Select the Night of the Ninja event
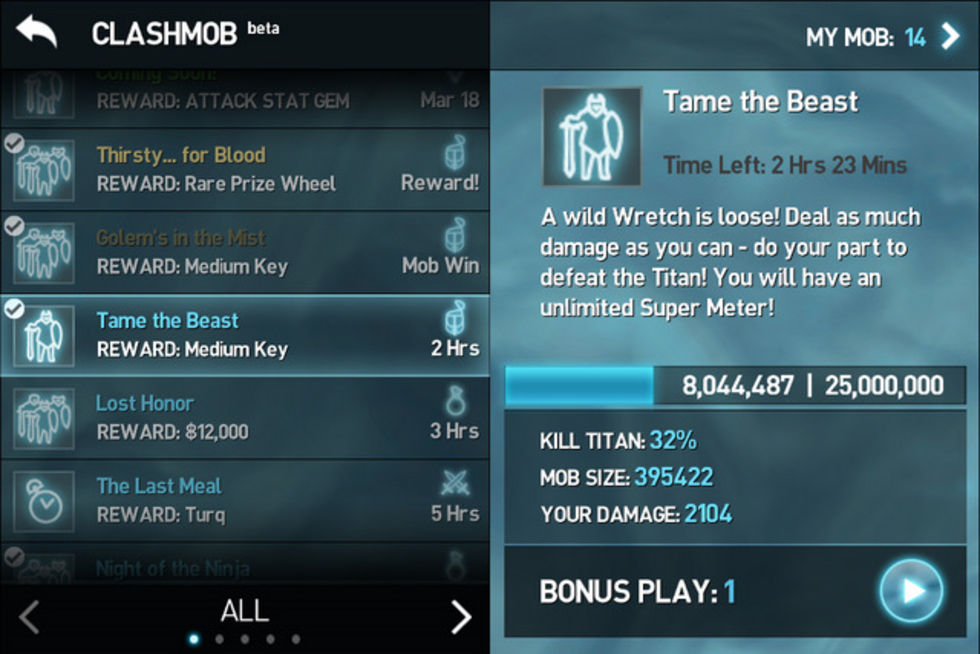 pyautogui.click(x=245, y=566)
